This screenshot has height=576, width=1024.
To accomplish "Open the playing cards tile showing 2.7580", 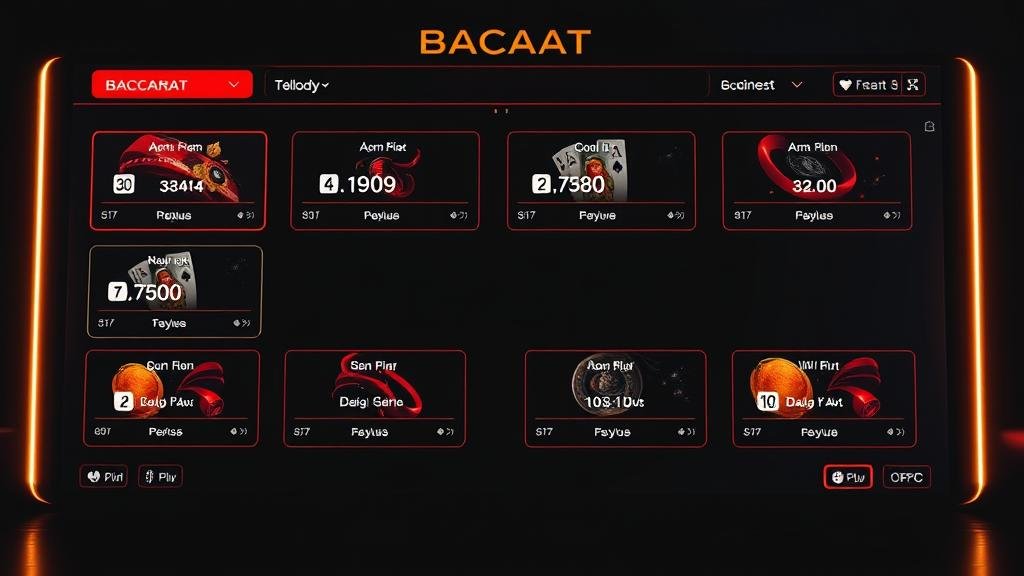I will [600, 180].
